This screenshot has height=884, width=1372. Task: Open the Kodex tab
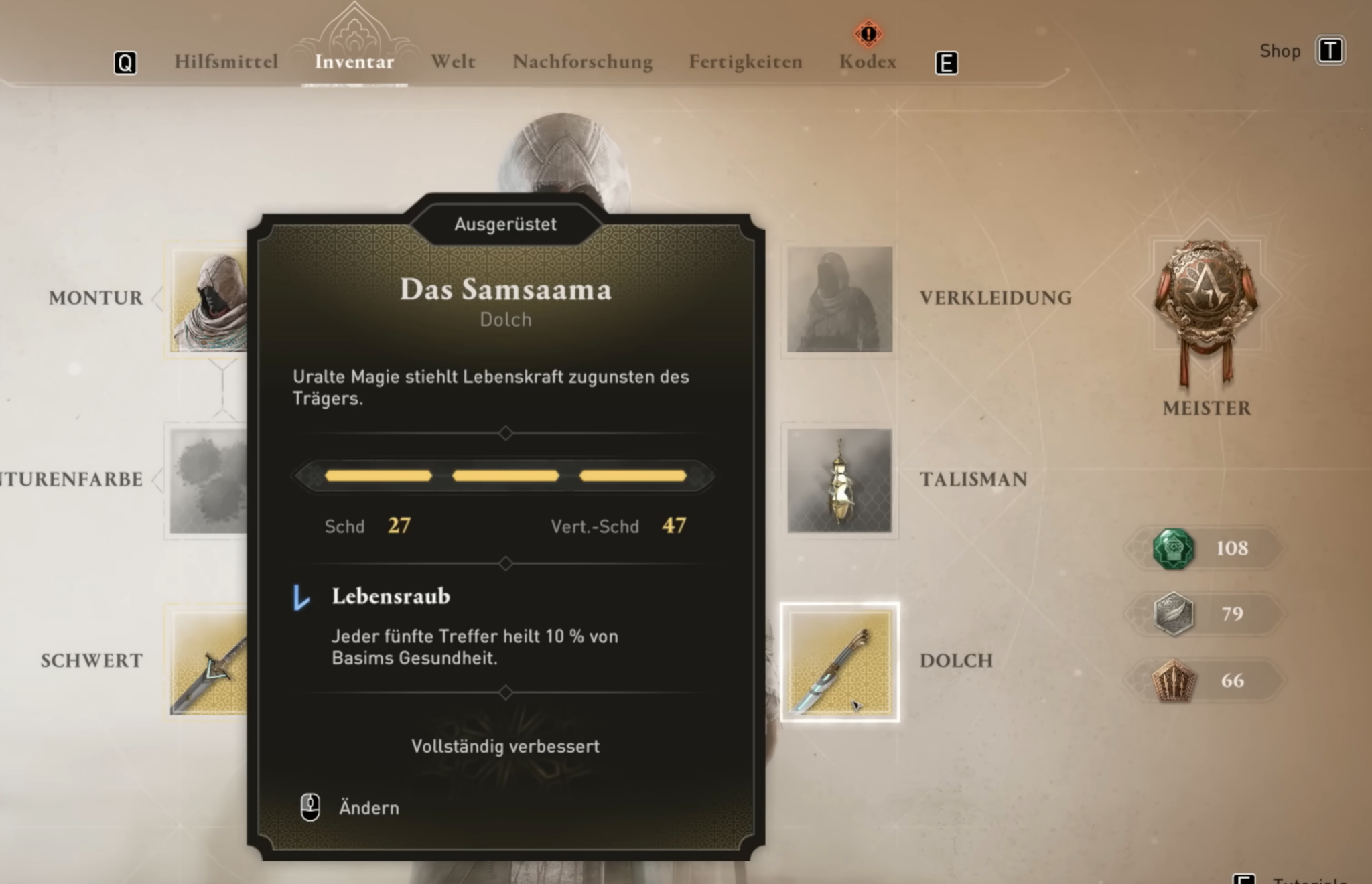pyautogui.click(x=868, y=62)
